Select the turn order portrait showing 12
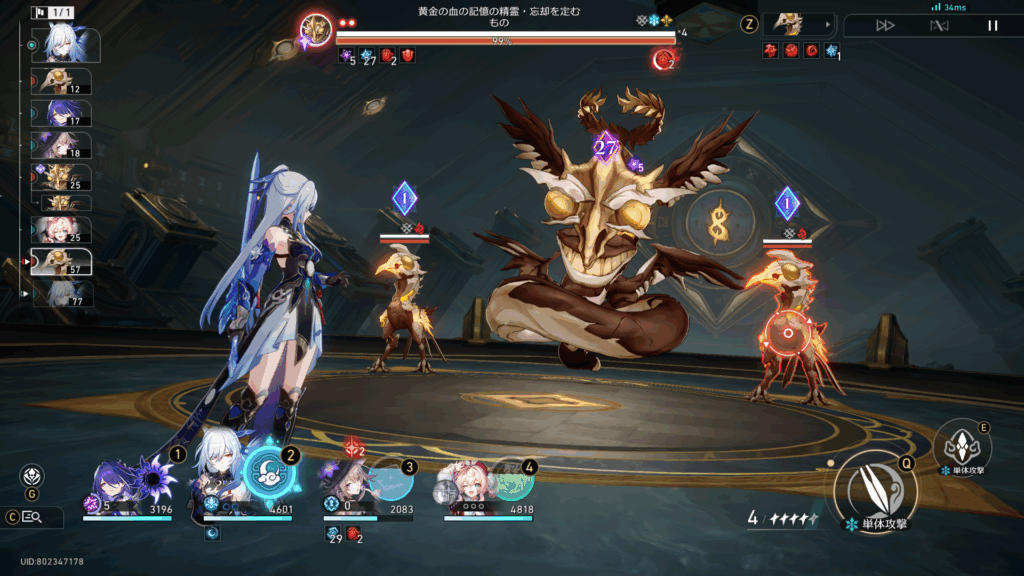The height and width of the screenshot is (576, 1024). coord(64,81)
